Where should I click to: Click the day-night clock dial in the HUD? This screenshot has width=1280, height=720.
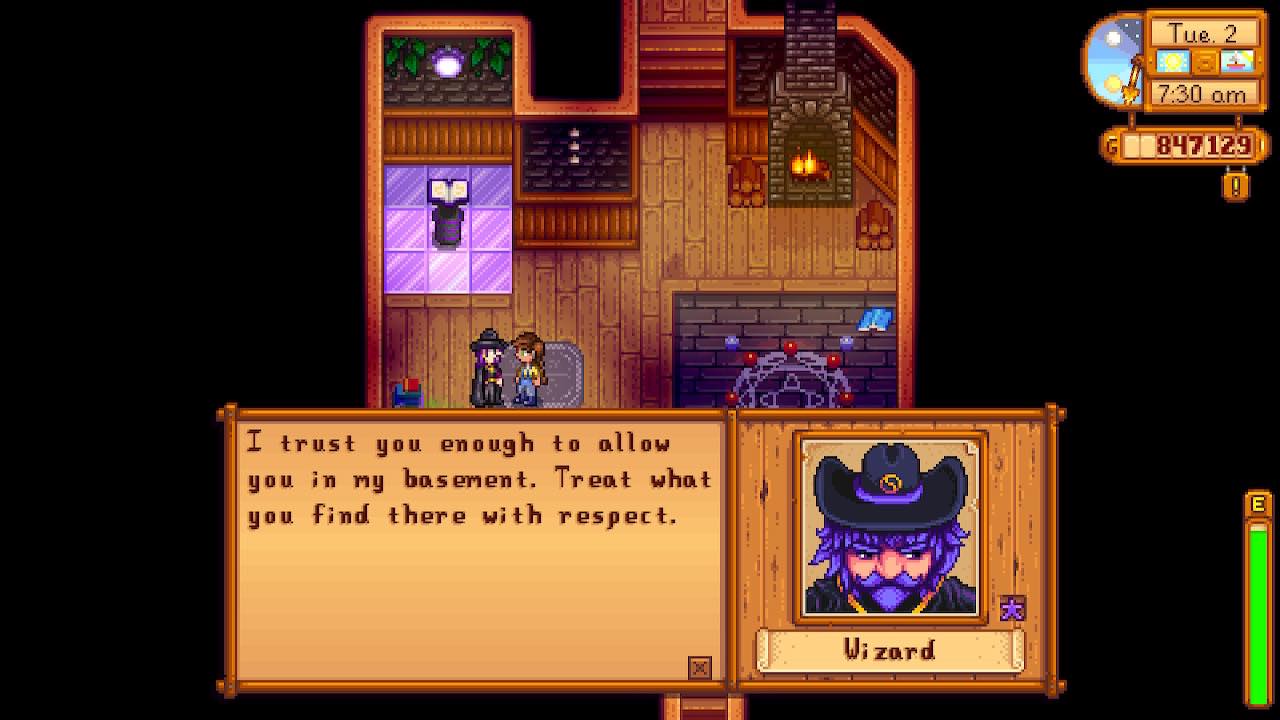click(x=1110, y=60)
